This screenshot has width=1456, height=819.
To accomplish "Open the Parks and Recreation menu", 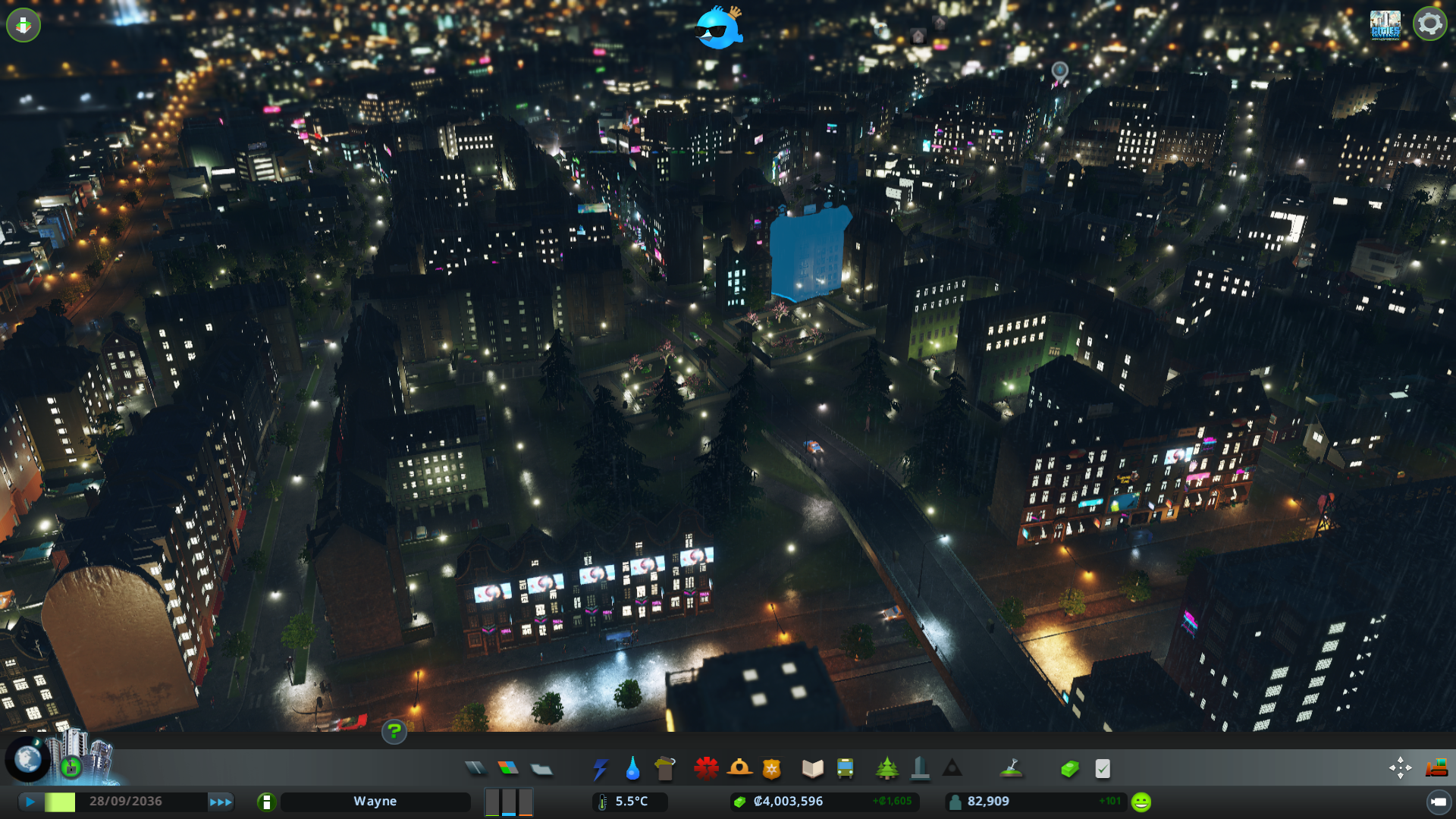I will point(887,767).
